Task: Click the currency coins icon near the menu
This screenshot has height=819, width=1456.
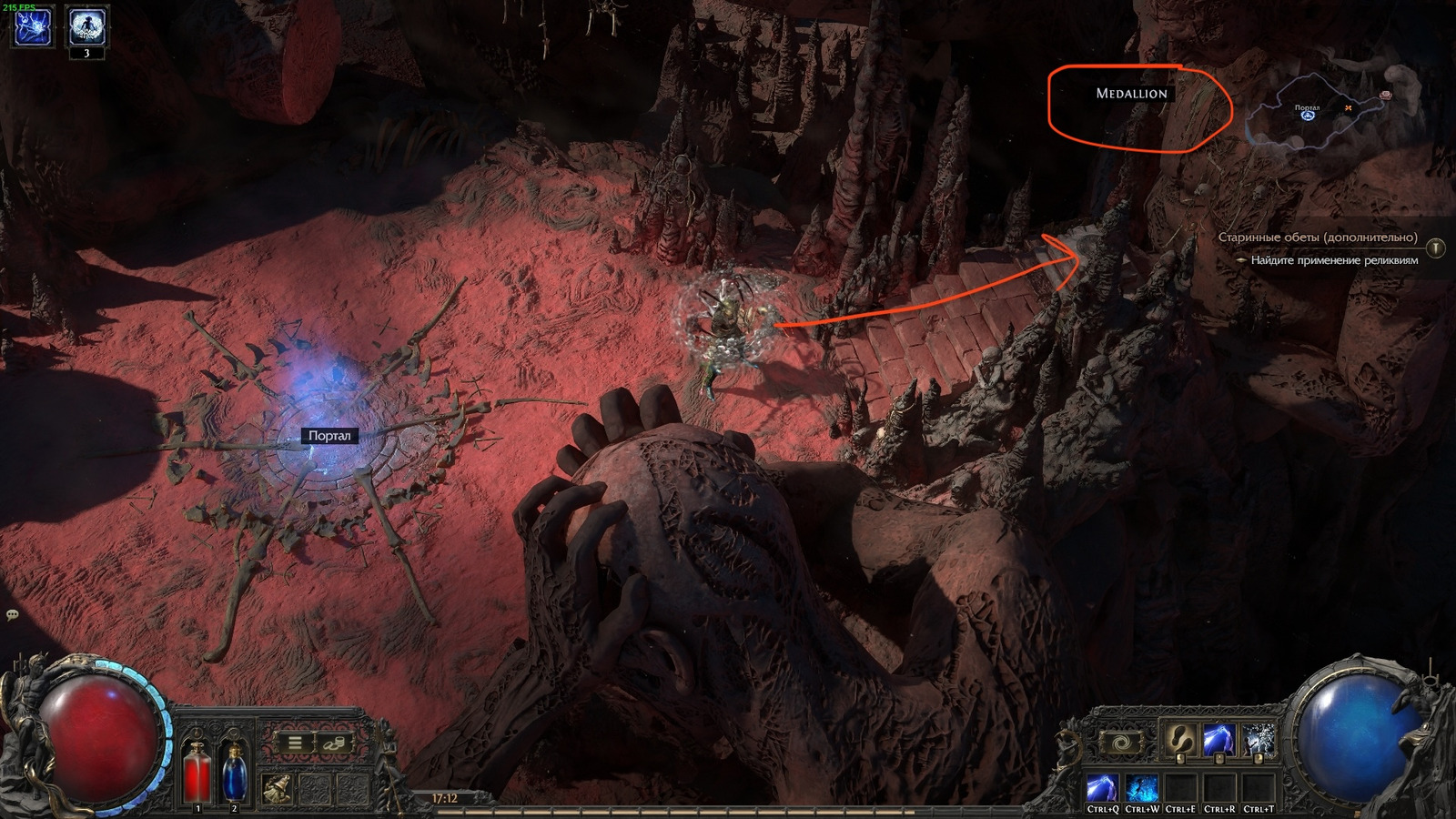Action: tap(335, 743)
